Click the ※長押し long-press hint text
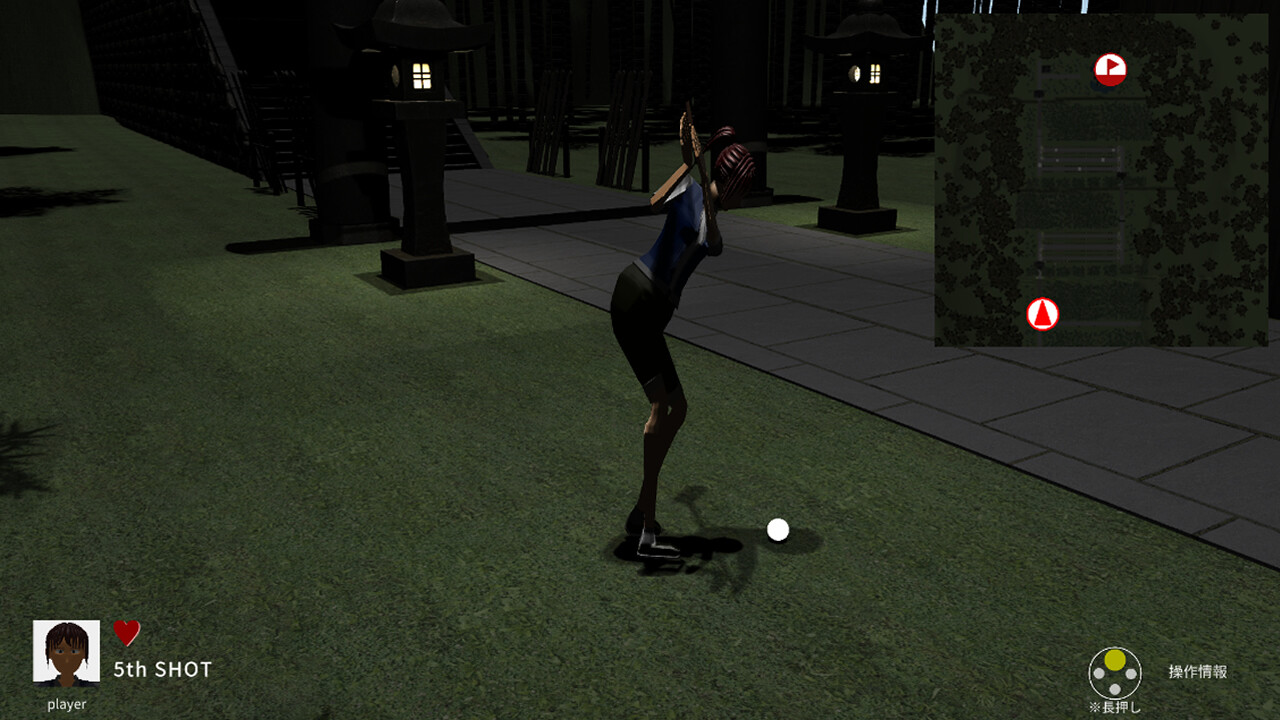Screen dimensions: 1280x720 point(1115,709)
